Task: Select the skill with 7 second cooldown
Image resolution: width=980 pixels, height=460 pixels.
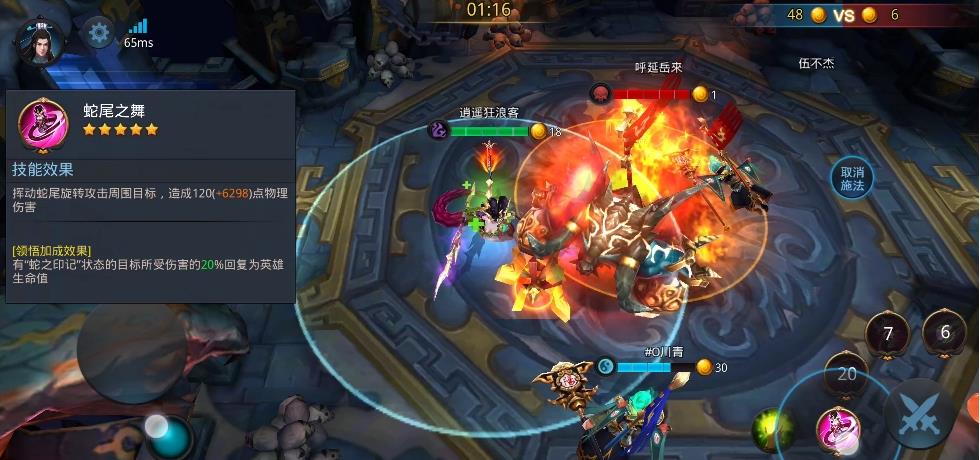Action: tap(888, 334)
